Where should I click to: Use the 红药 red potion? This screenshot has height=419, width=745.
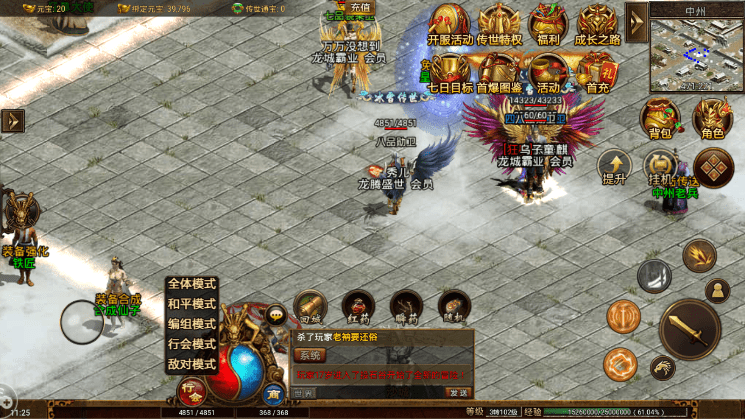(x=356, y=306)
